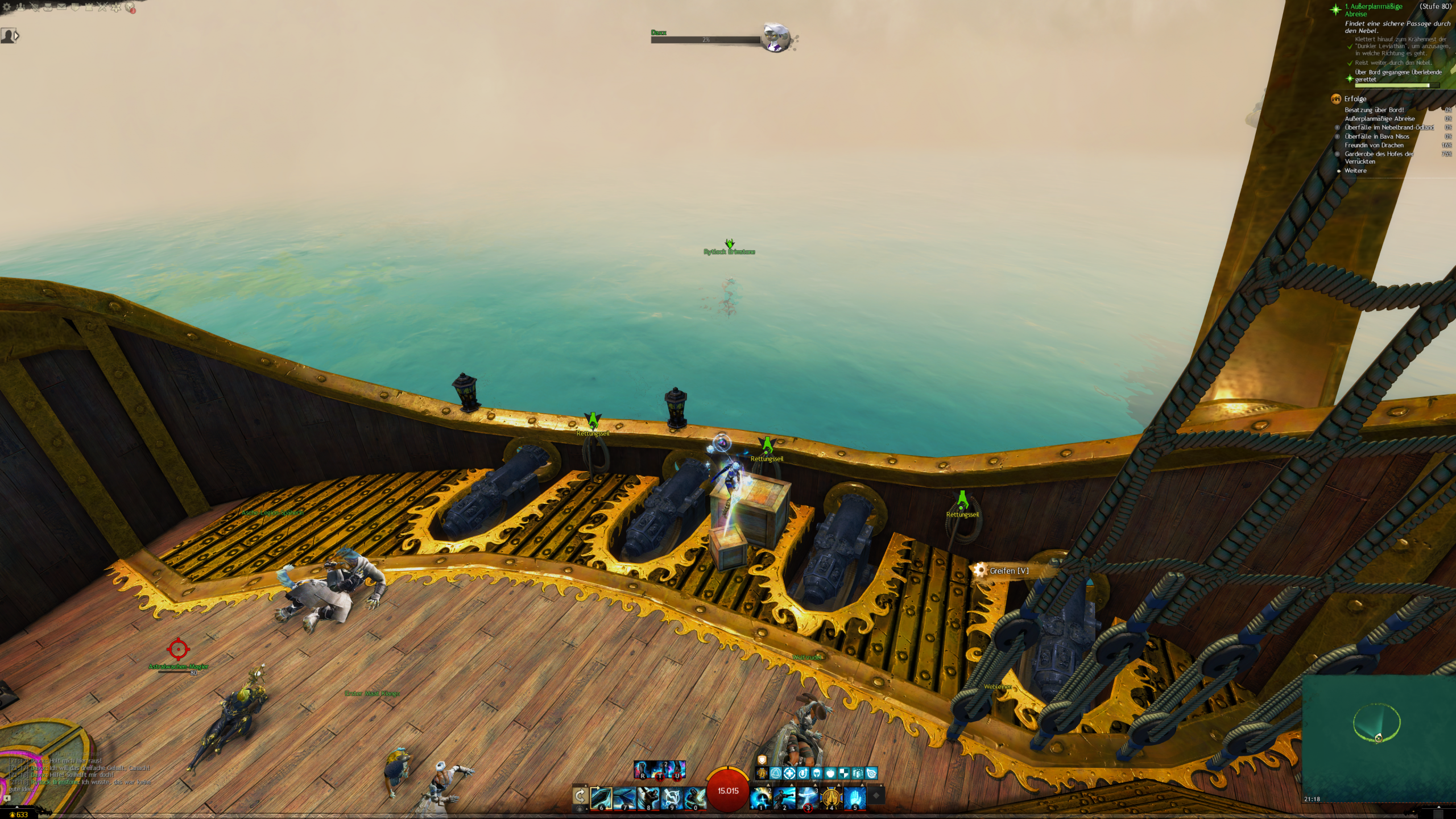Open the lion Trading Post icon
Viewport: 1456px width, 819px height.
(130, 7)
